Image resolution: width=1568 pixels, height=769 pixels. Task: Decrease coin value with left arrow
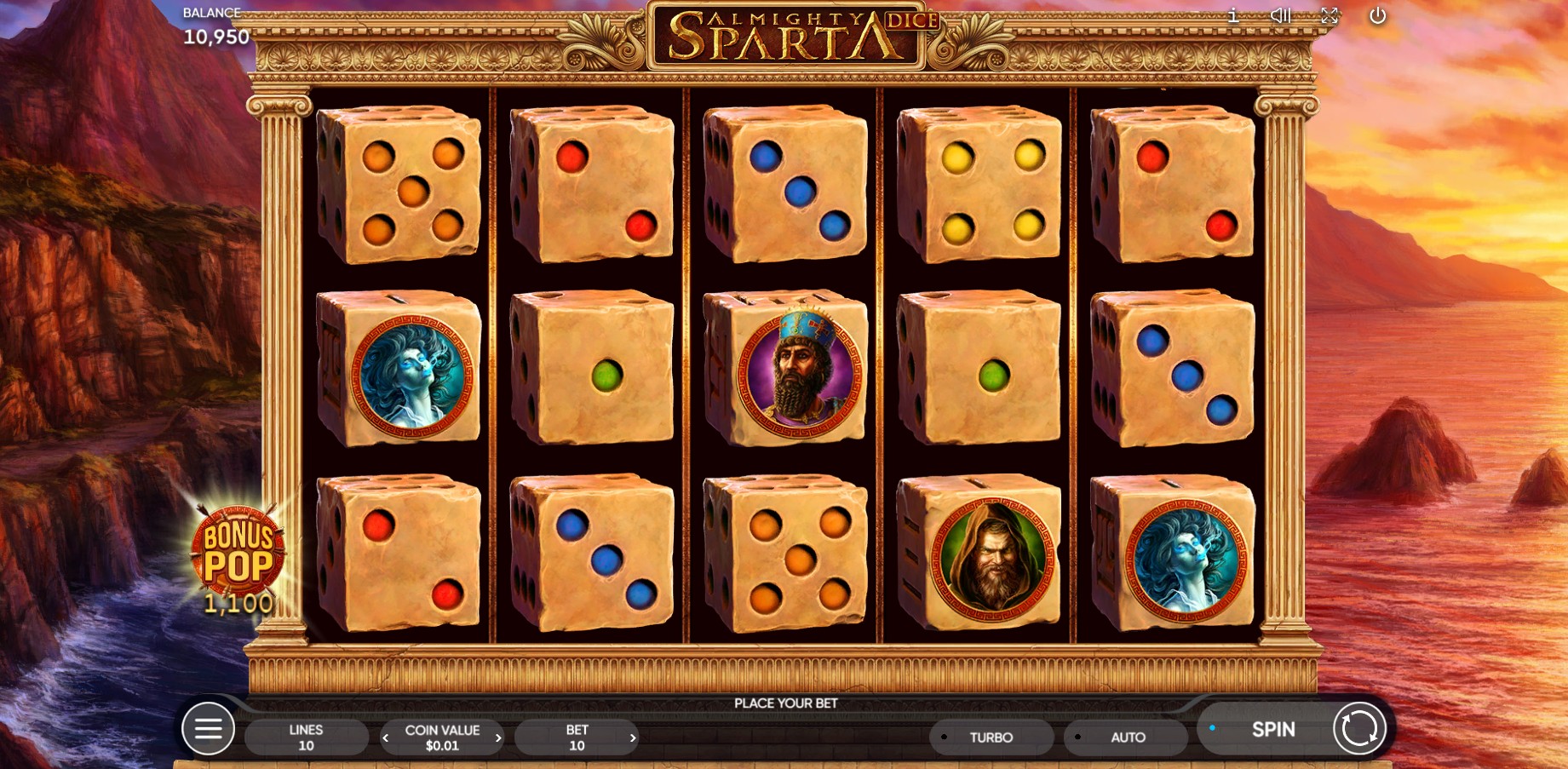pos(385,737)
